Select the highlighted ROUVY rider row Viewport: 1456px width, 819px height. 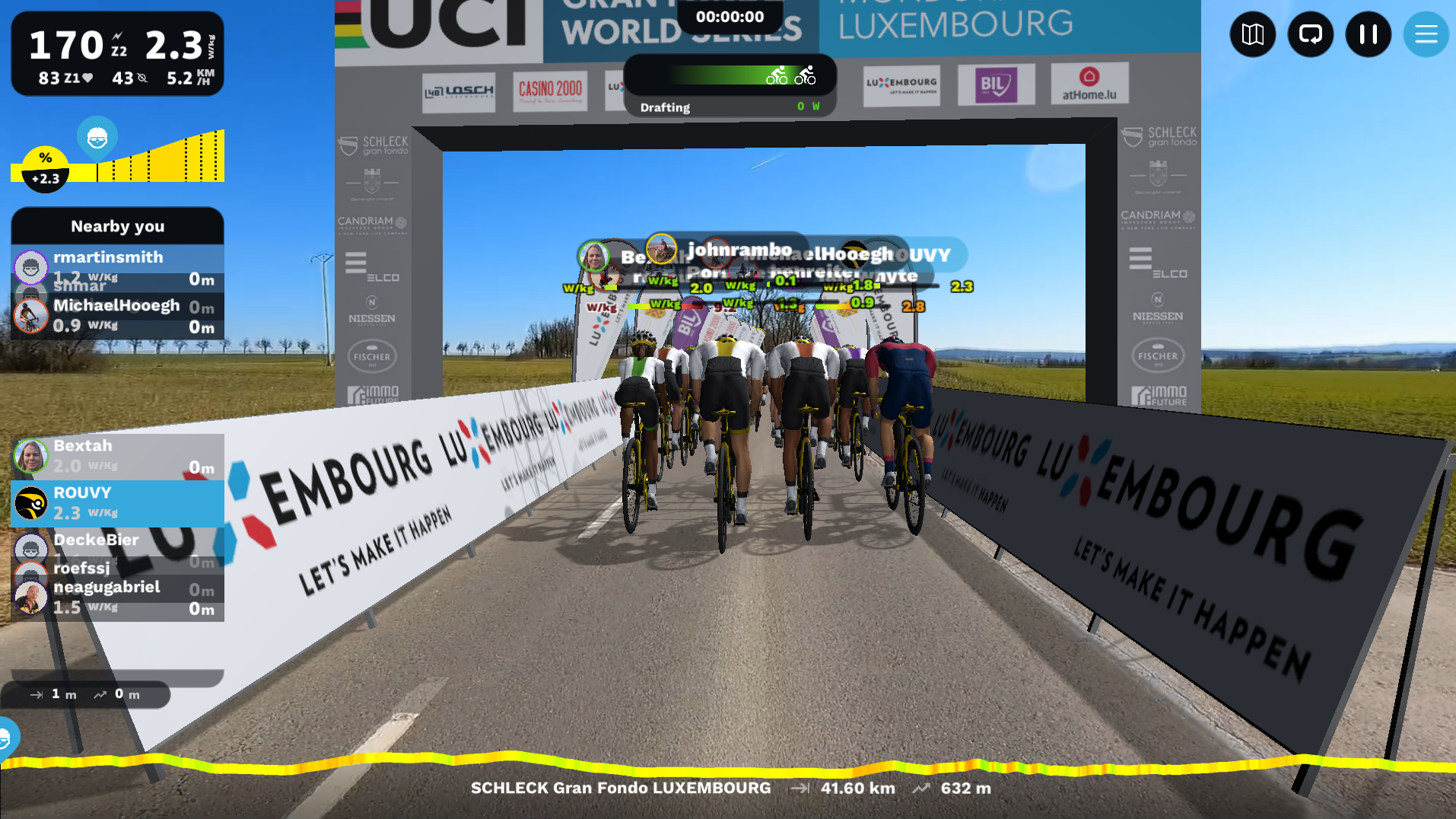117,503
